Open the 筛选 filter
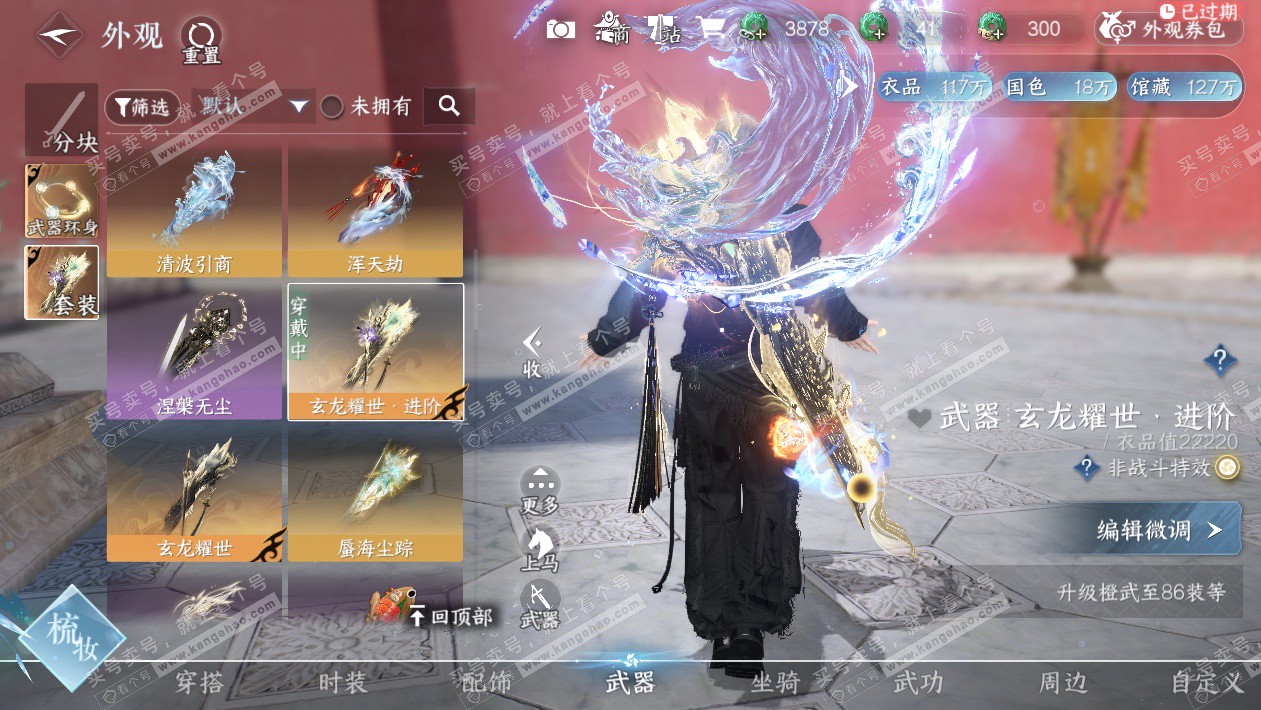1261x710 pixels. pyautogui.click(x=142, y=107)
